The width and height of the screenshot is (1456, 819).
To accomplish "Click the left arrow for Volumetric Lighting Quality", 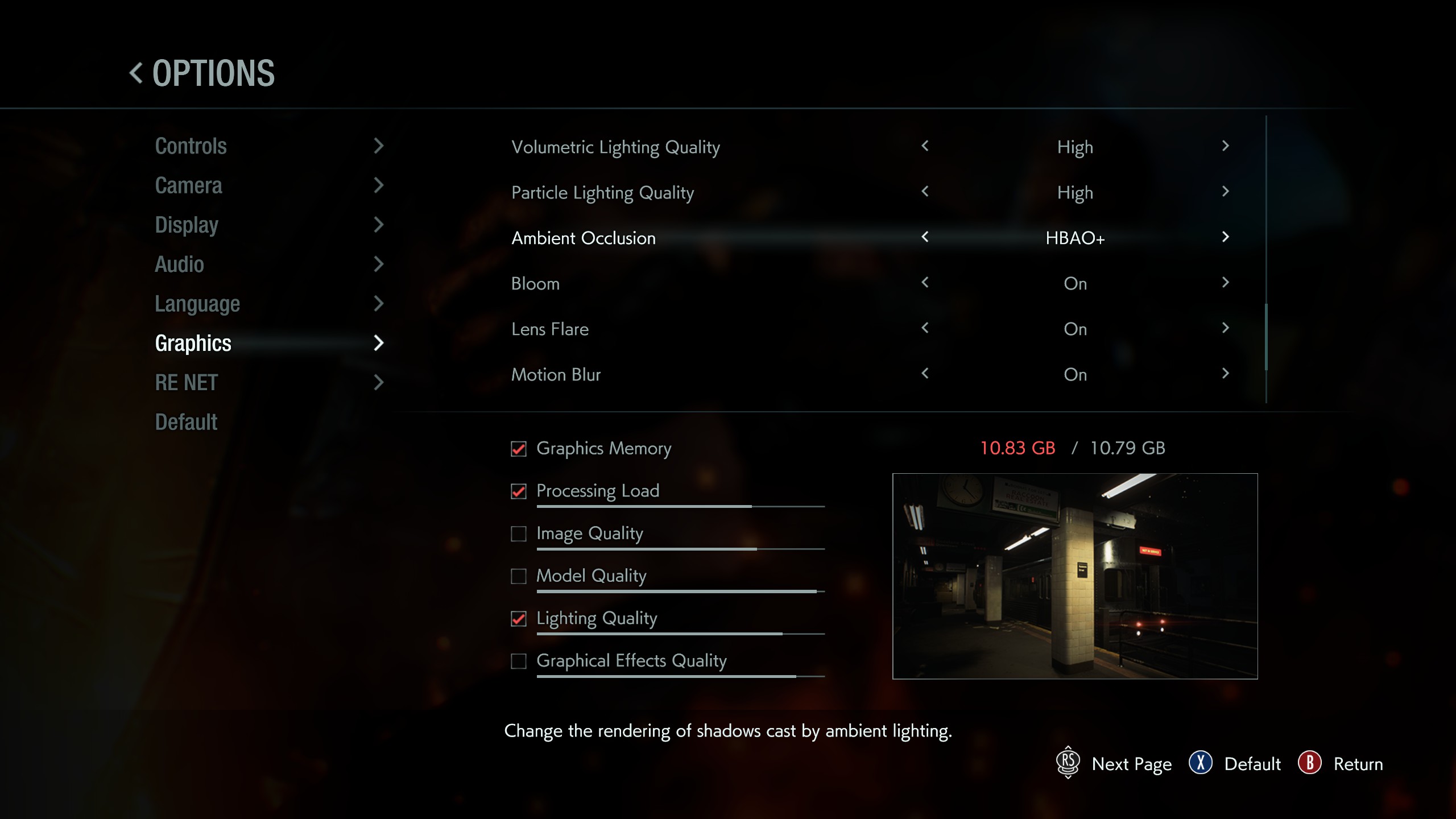I will pos(926,147).
